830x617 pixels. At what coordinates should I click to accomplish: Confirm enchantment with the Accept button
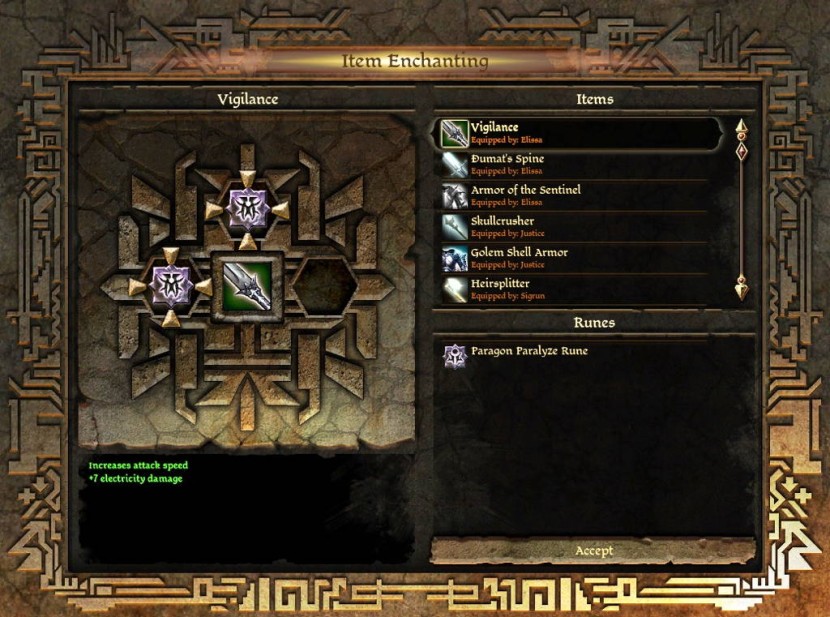tap(594, 551)
